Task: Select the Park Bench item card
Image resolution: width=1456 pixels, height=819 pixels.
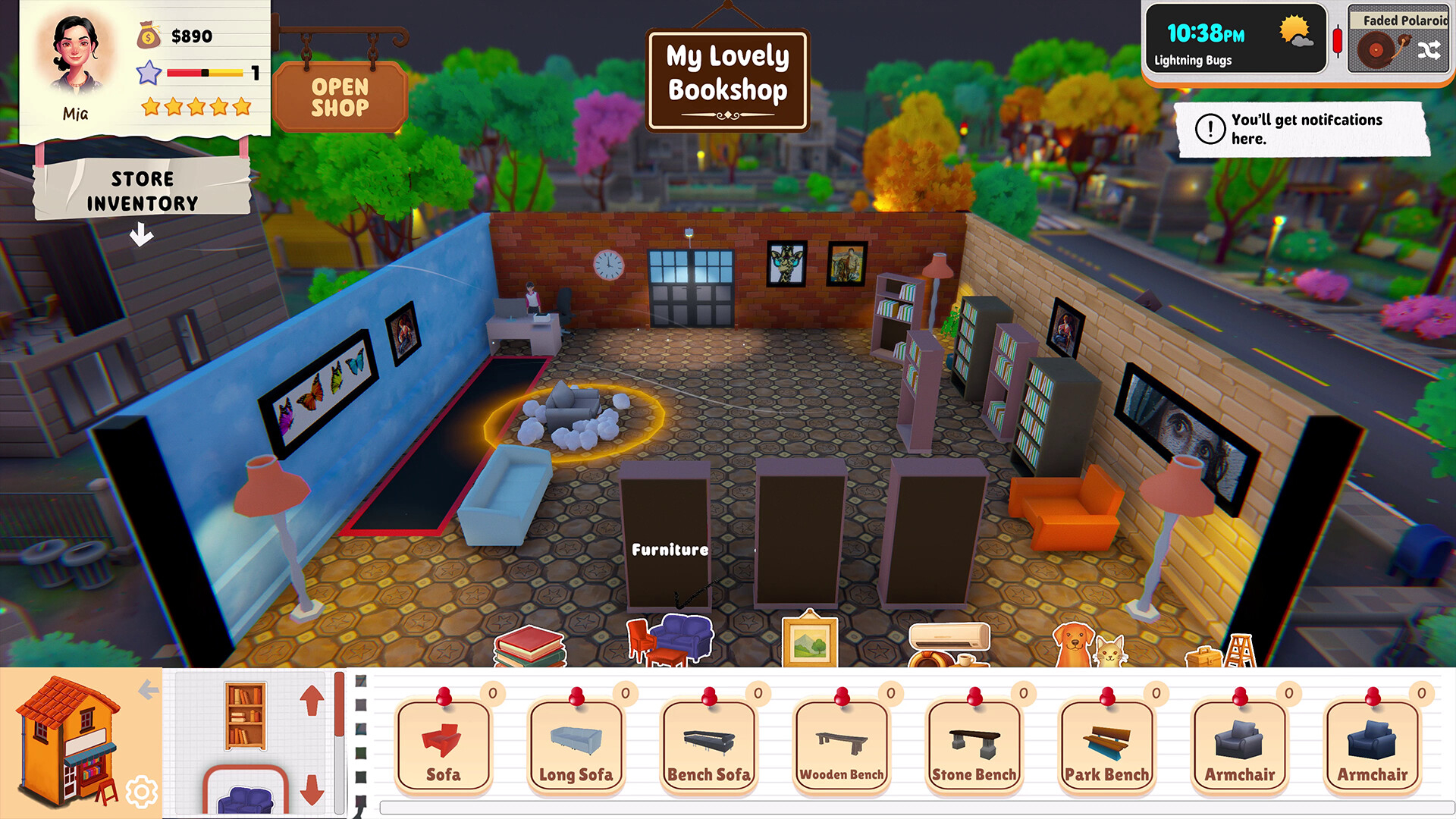Action: (x=1107, y=747)
